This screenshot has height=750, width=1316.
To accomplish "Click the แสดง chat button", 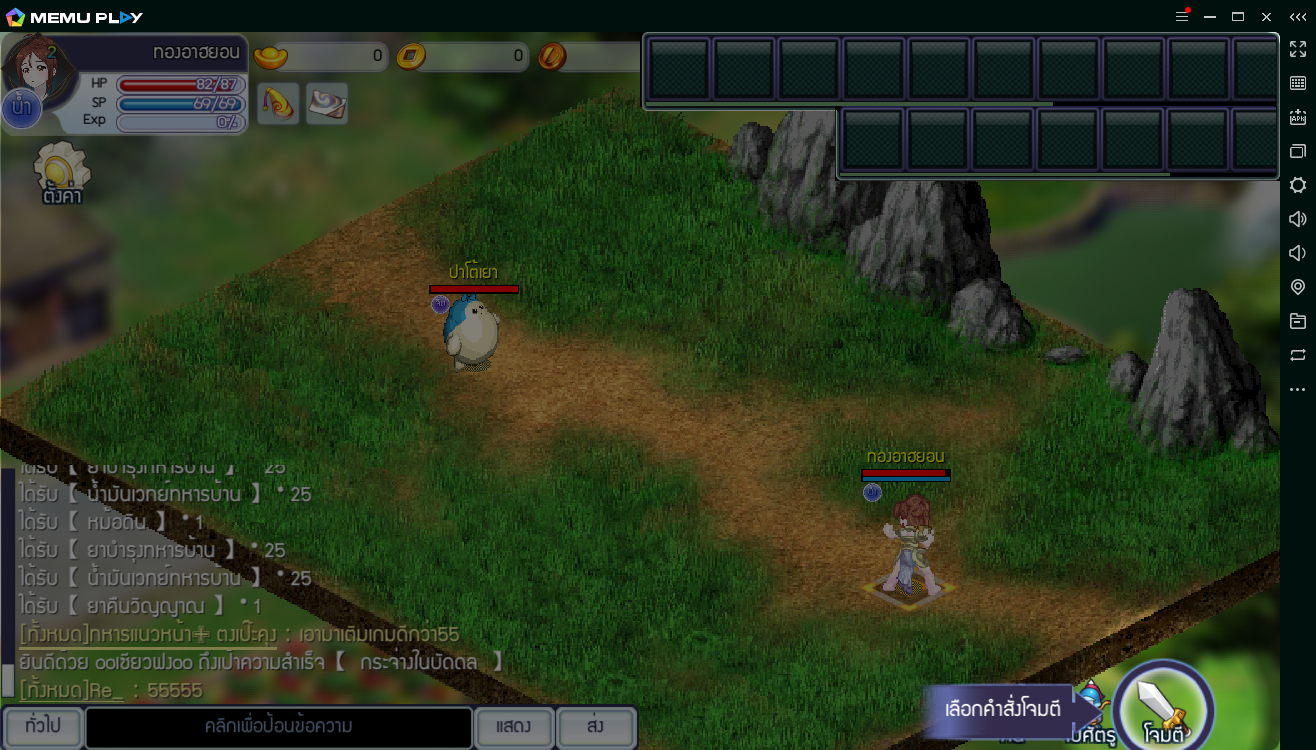I will pos(513,727).
